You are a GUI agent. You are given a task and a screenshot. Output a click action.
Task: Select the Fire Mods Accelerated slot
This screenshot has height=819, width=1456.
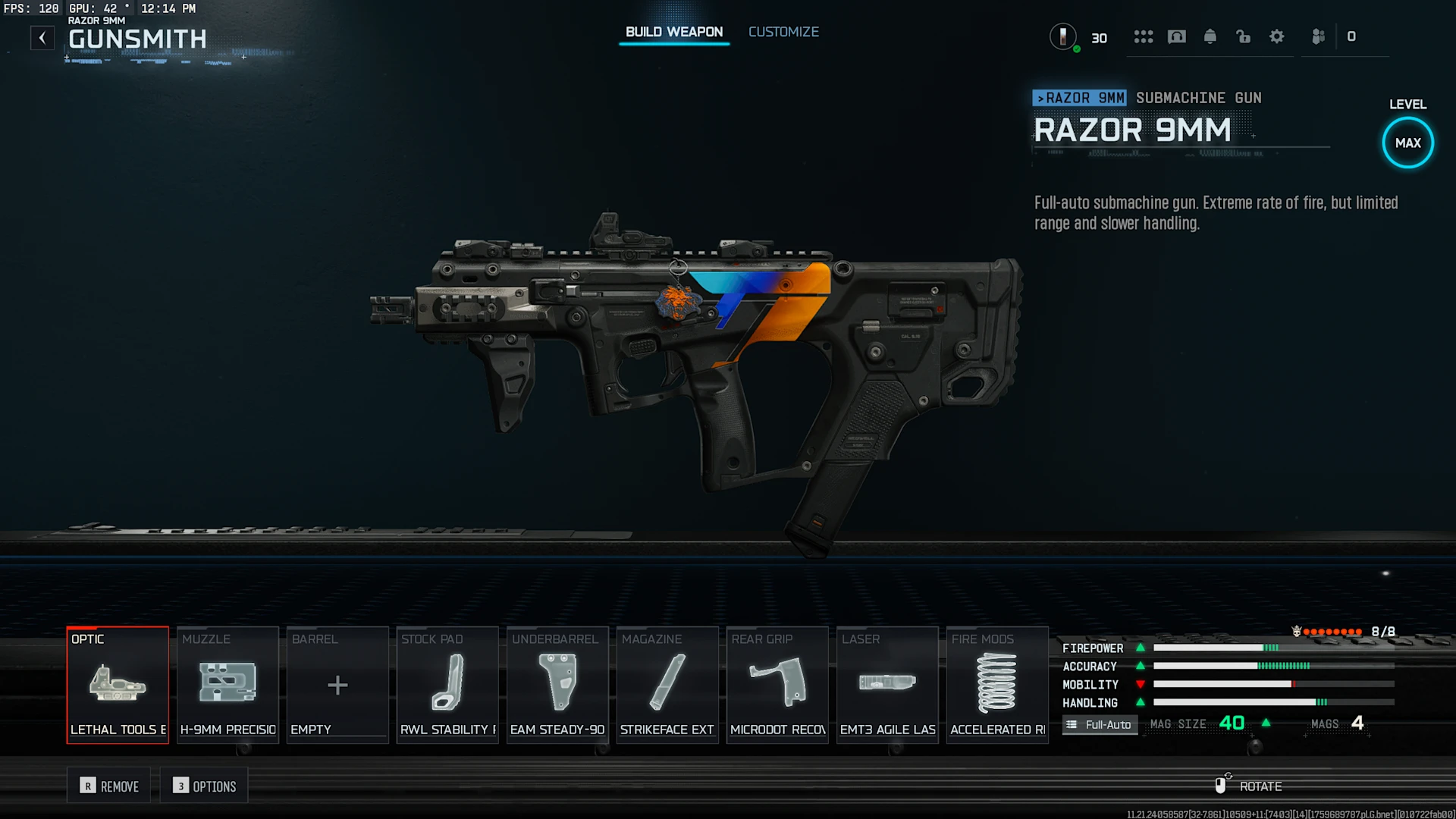click(x=997, y=685)
